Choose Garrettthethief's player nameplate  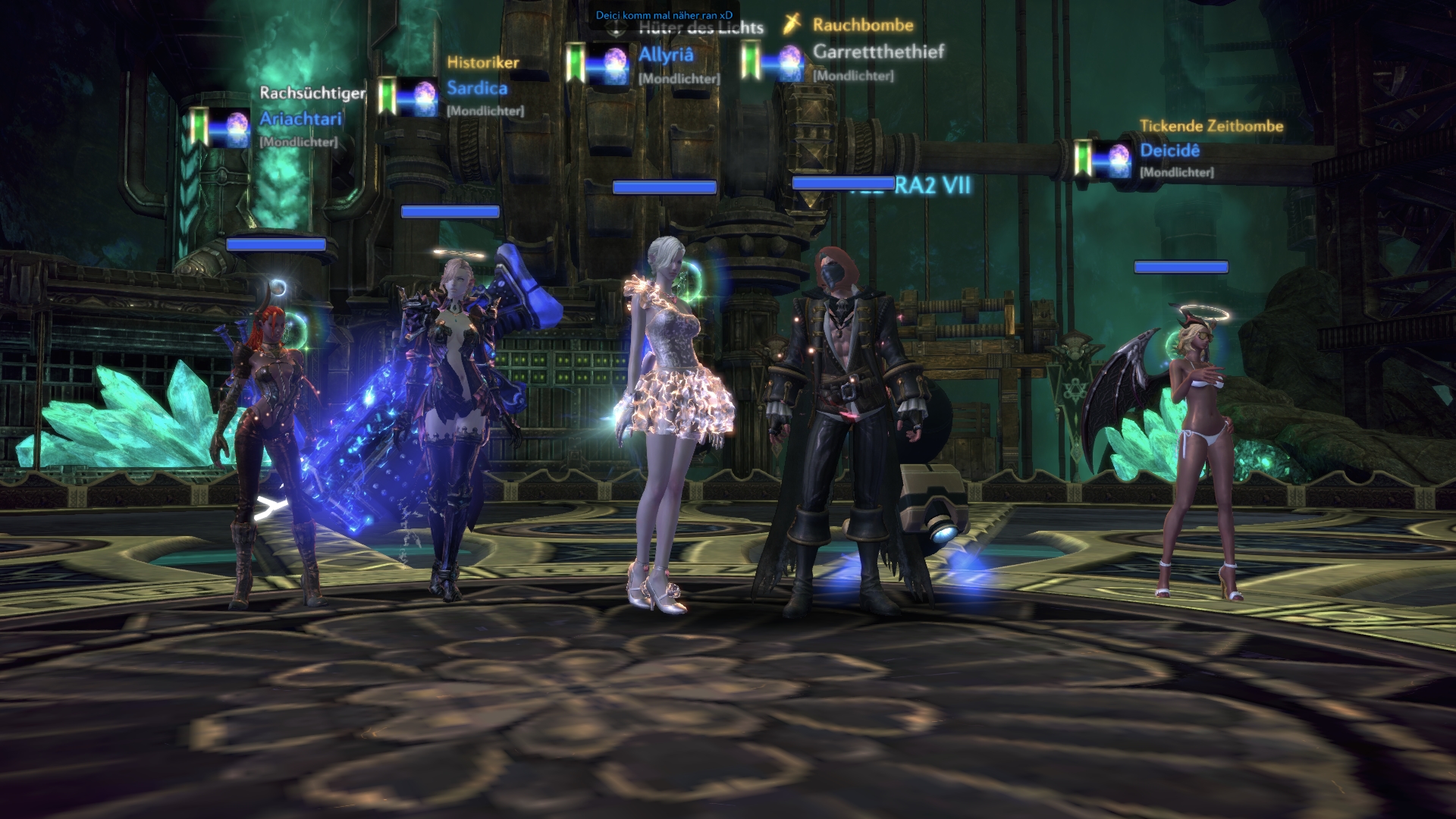point(878,52)
